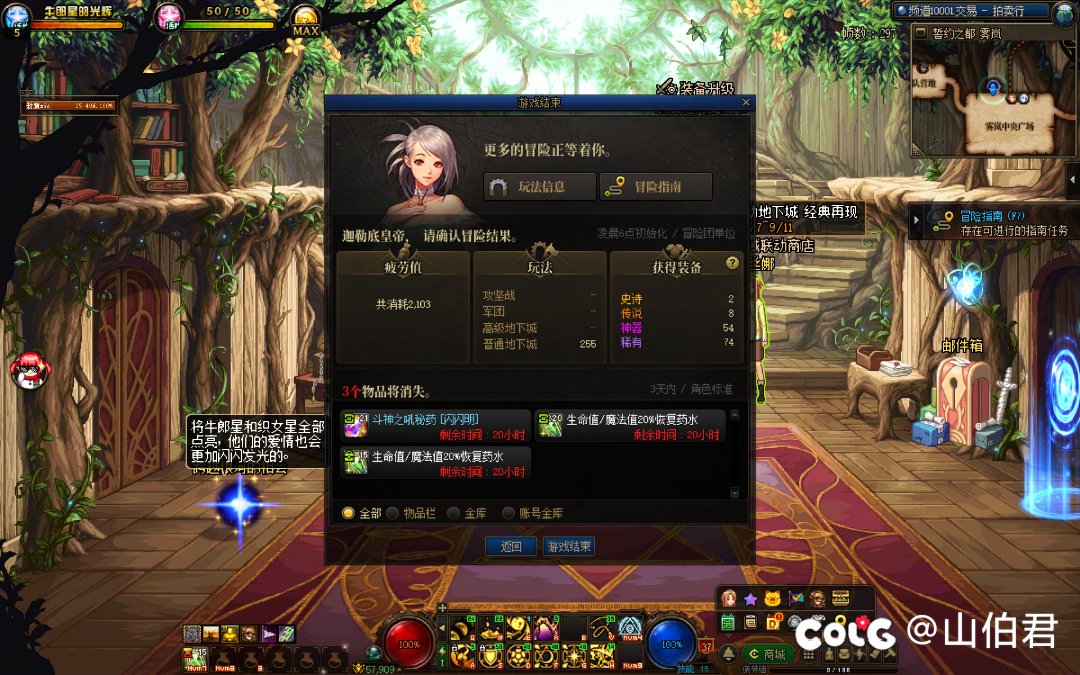Select the 斗神之吼秘药 expiring item

[435, 425]
